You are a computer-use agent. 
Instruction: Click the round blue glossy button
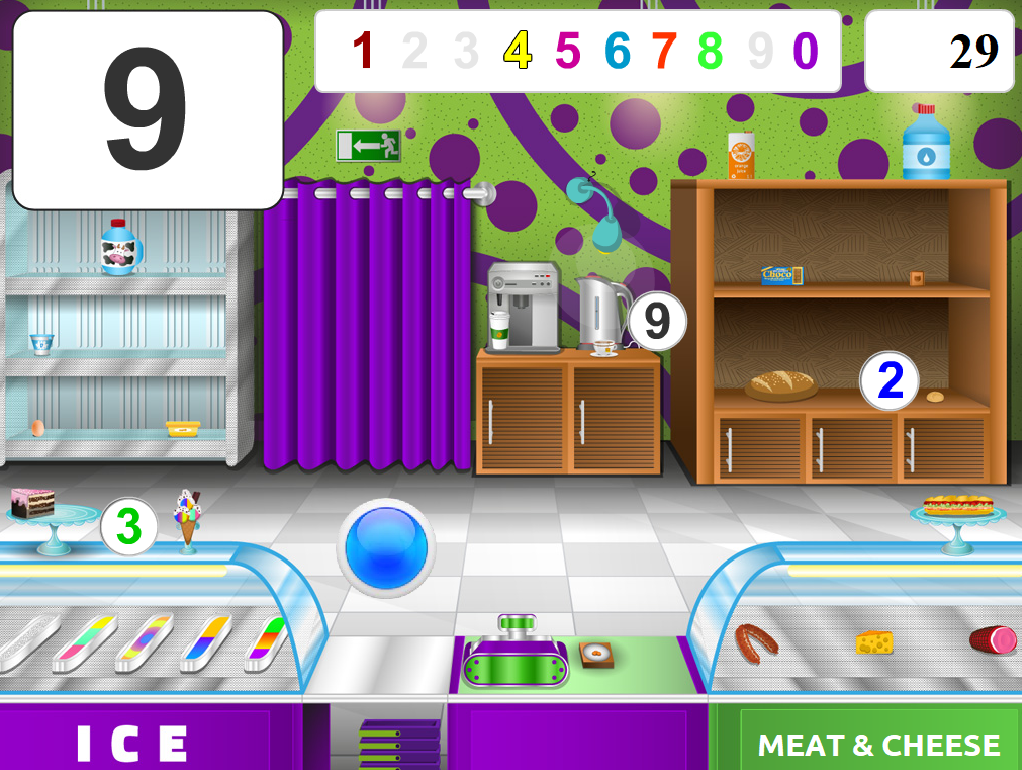click(386, 547)
